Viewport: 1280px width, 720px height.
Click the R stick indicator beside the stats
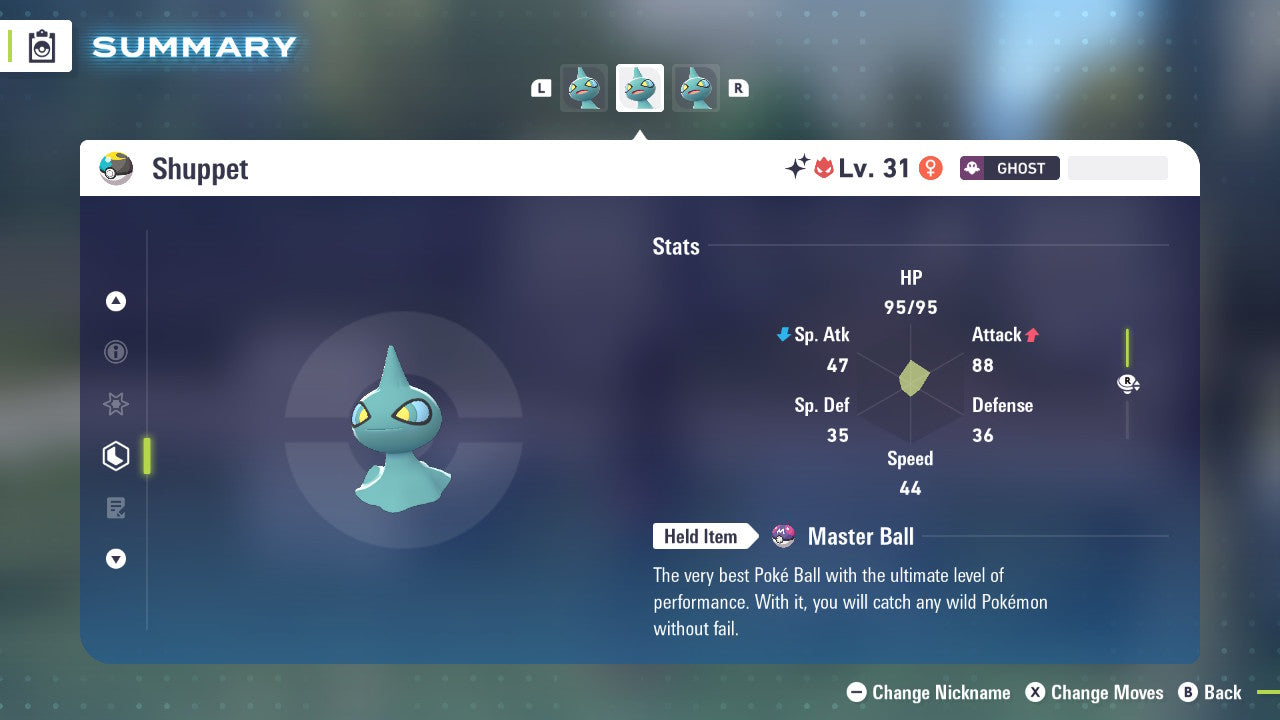1128,383
